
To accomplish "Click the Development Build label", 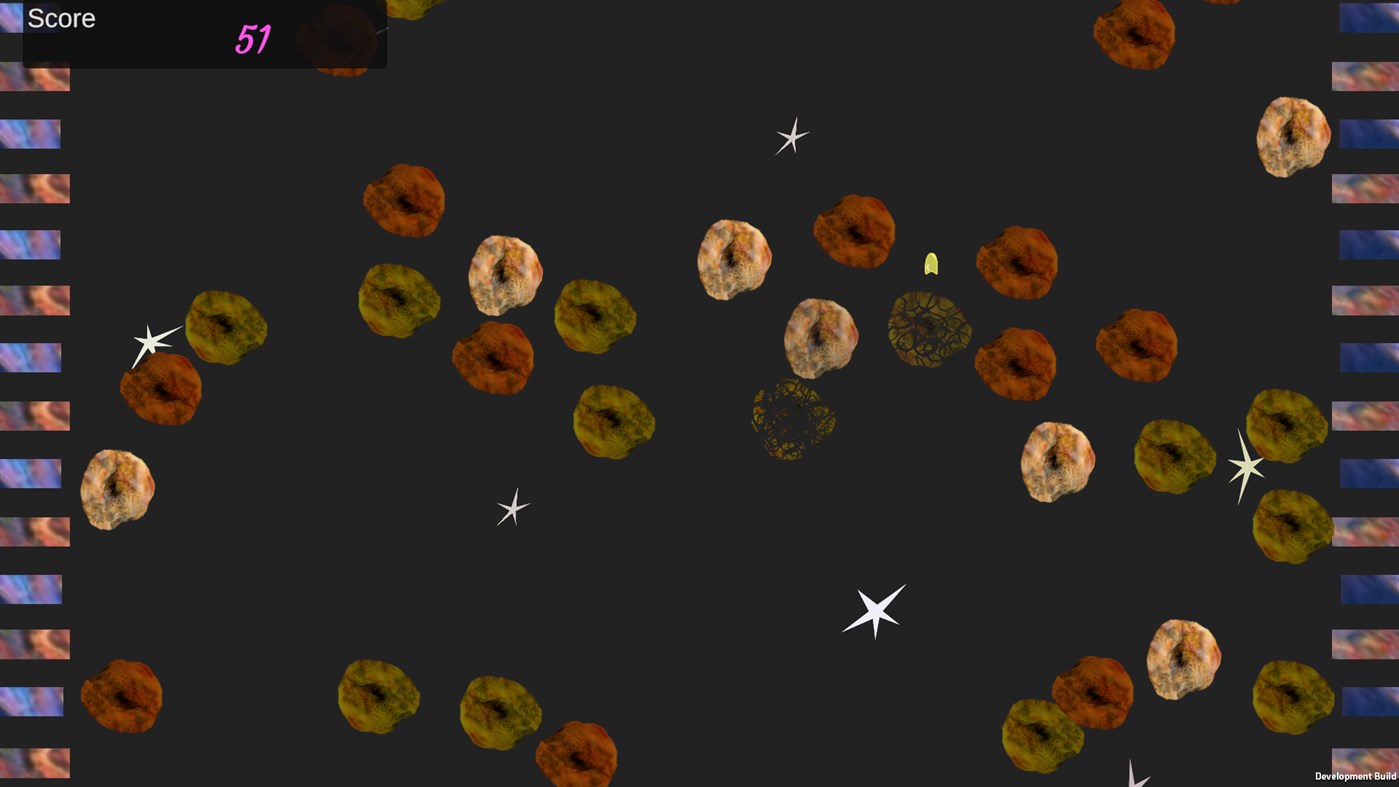I will (x=1355, y=776).
